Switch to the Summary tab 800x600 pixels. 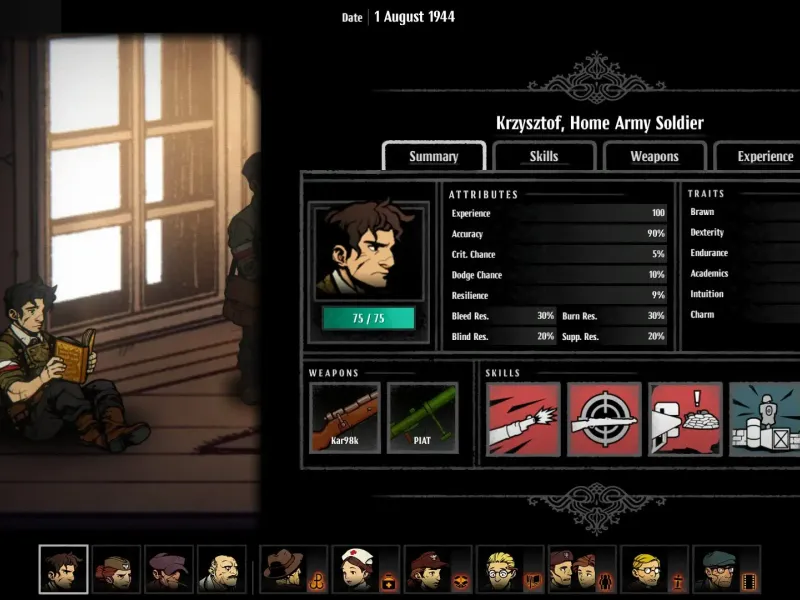point(434,157)
